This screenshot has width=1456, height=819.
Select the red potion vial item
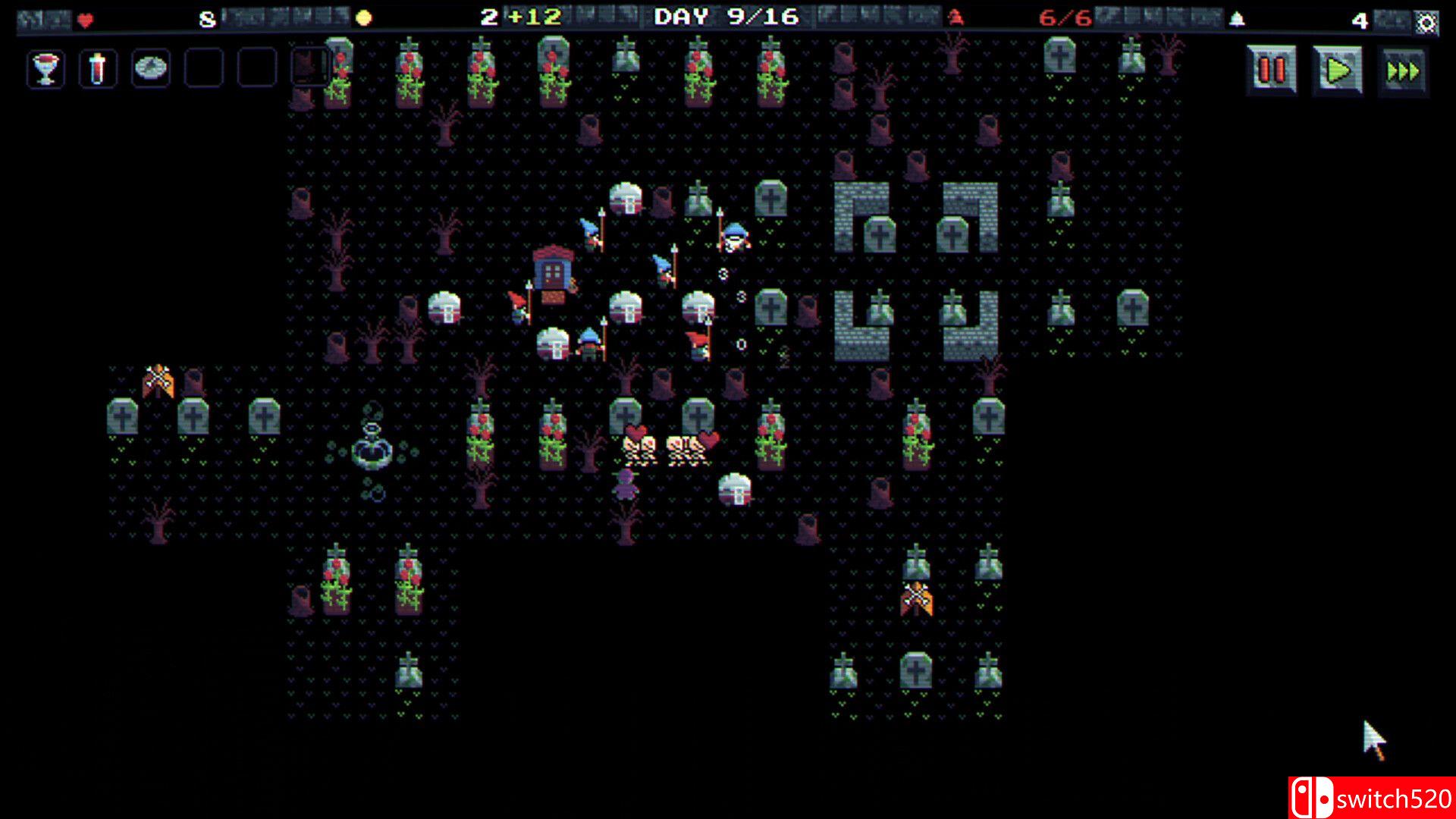tap(97, 68)
